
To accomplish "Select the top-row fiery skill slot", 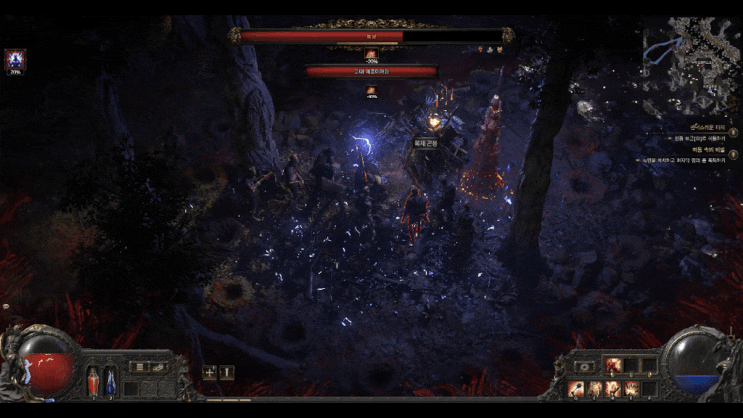I will click(612, 366).
